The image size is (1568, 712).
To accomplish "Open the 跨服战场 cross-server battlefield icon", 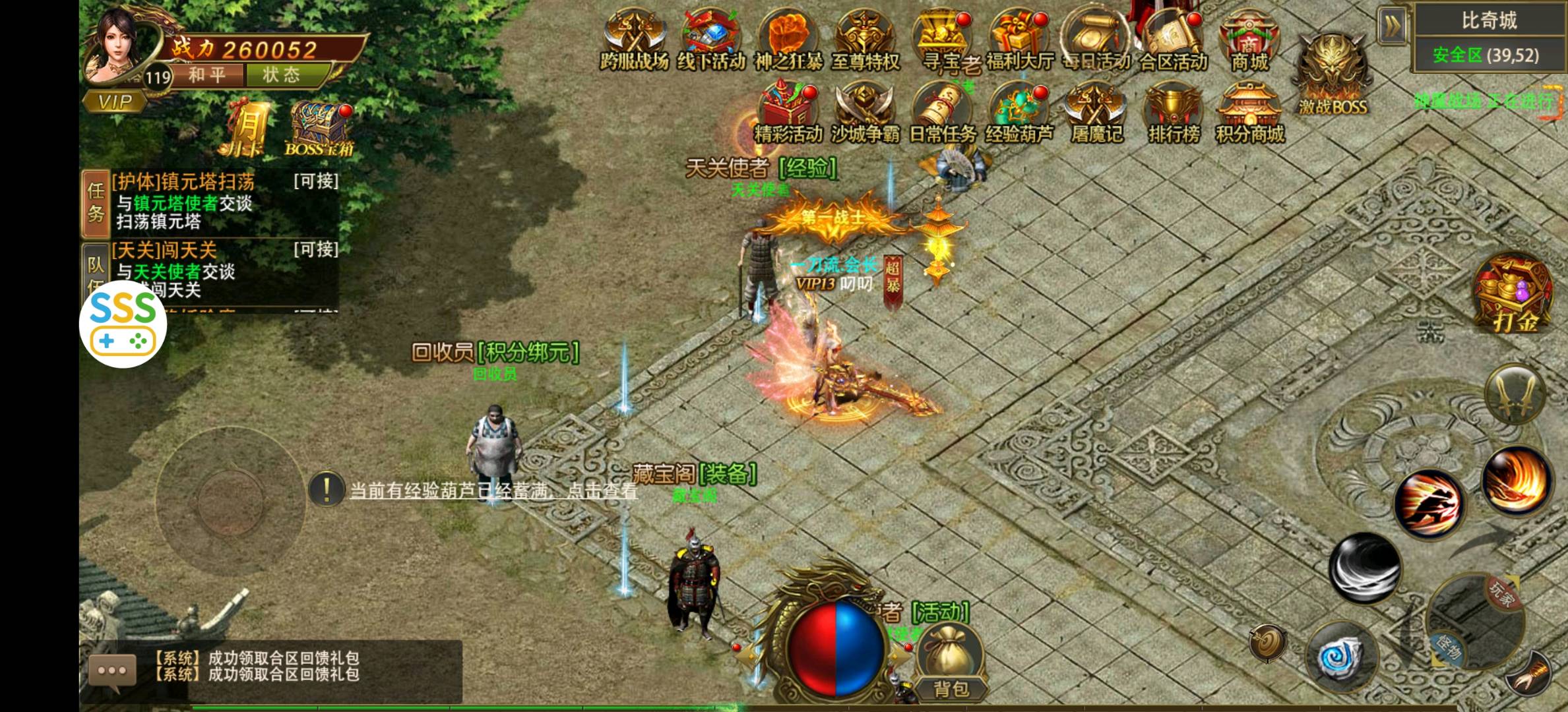I will (634, 39).
